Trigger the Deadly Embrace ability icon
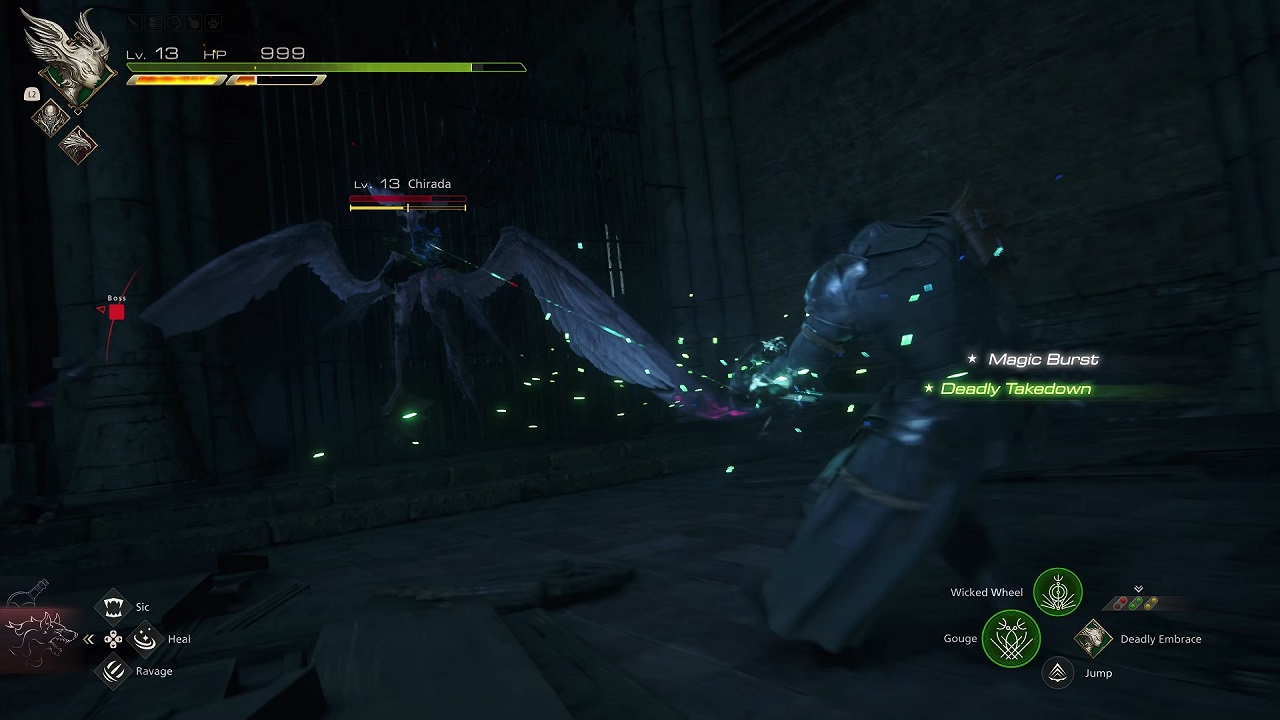 click(1093, 639)
